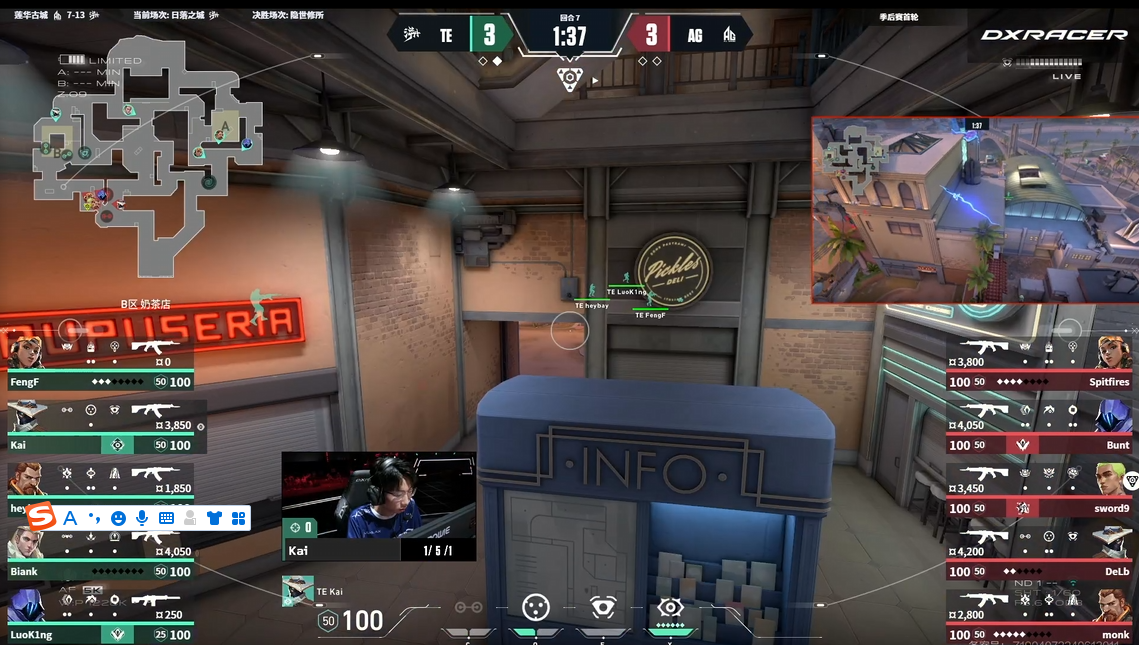This screenshot has height=645, width=1139.
Task: Activate the shielded eye ability icon
Action: pyautogui.click(x=602, y=607)
